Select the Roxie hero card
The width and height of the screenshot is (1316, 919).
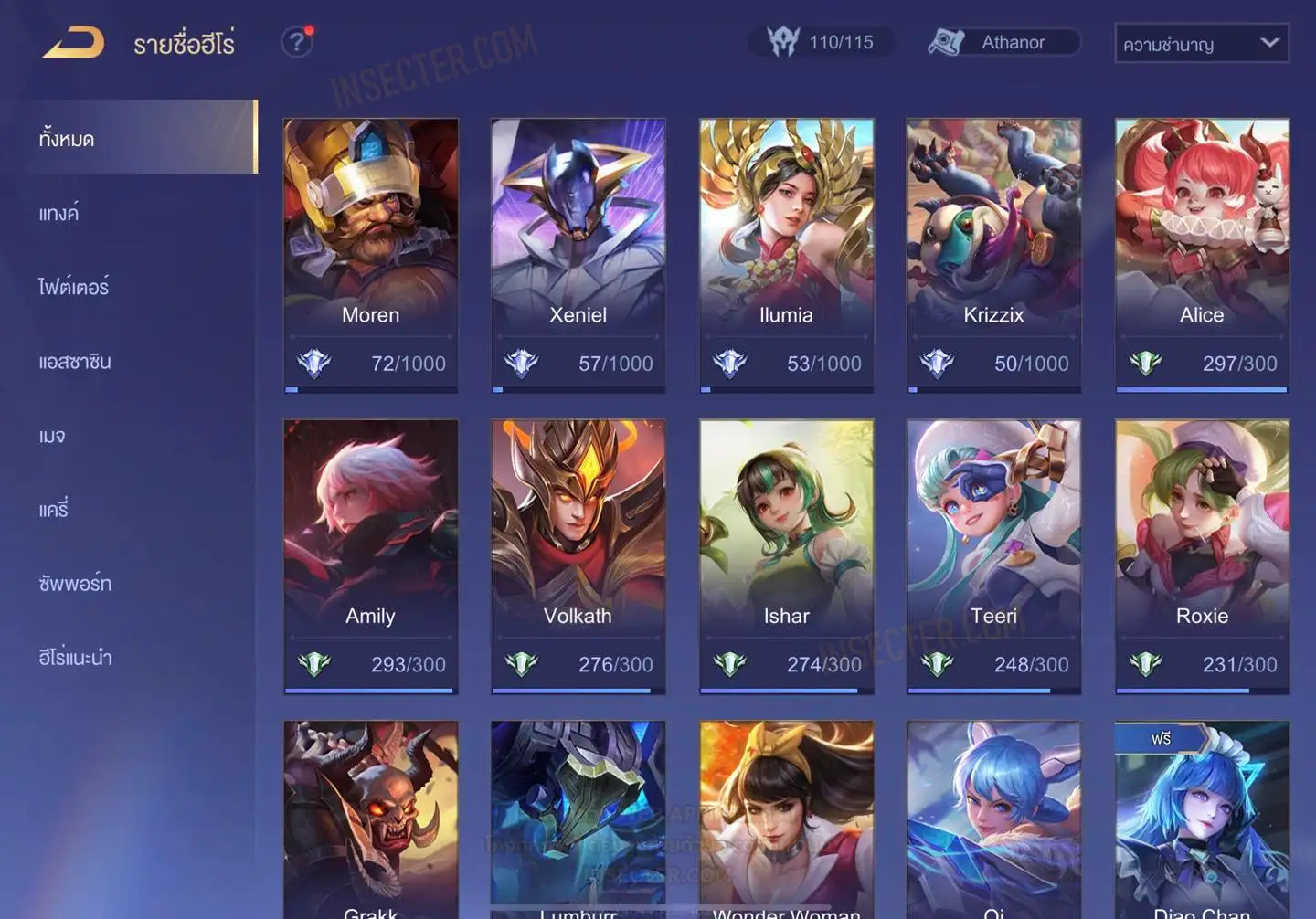coord(1202,555)
